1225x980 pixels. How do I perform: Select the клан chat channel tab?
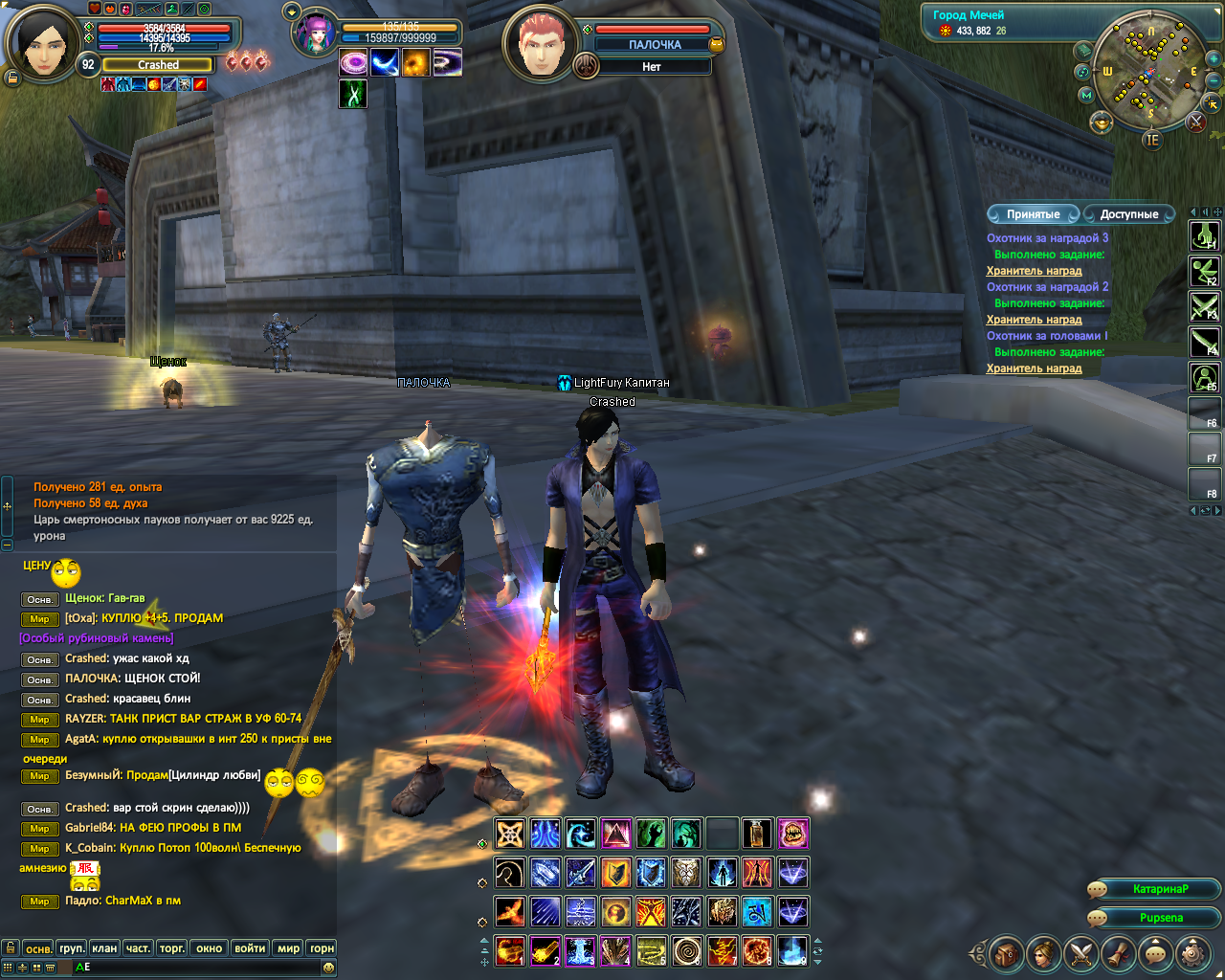[104, 948]
